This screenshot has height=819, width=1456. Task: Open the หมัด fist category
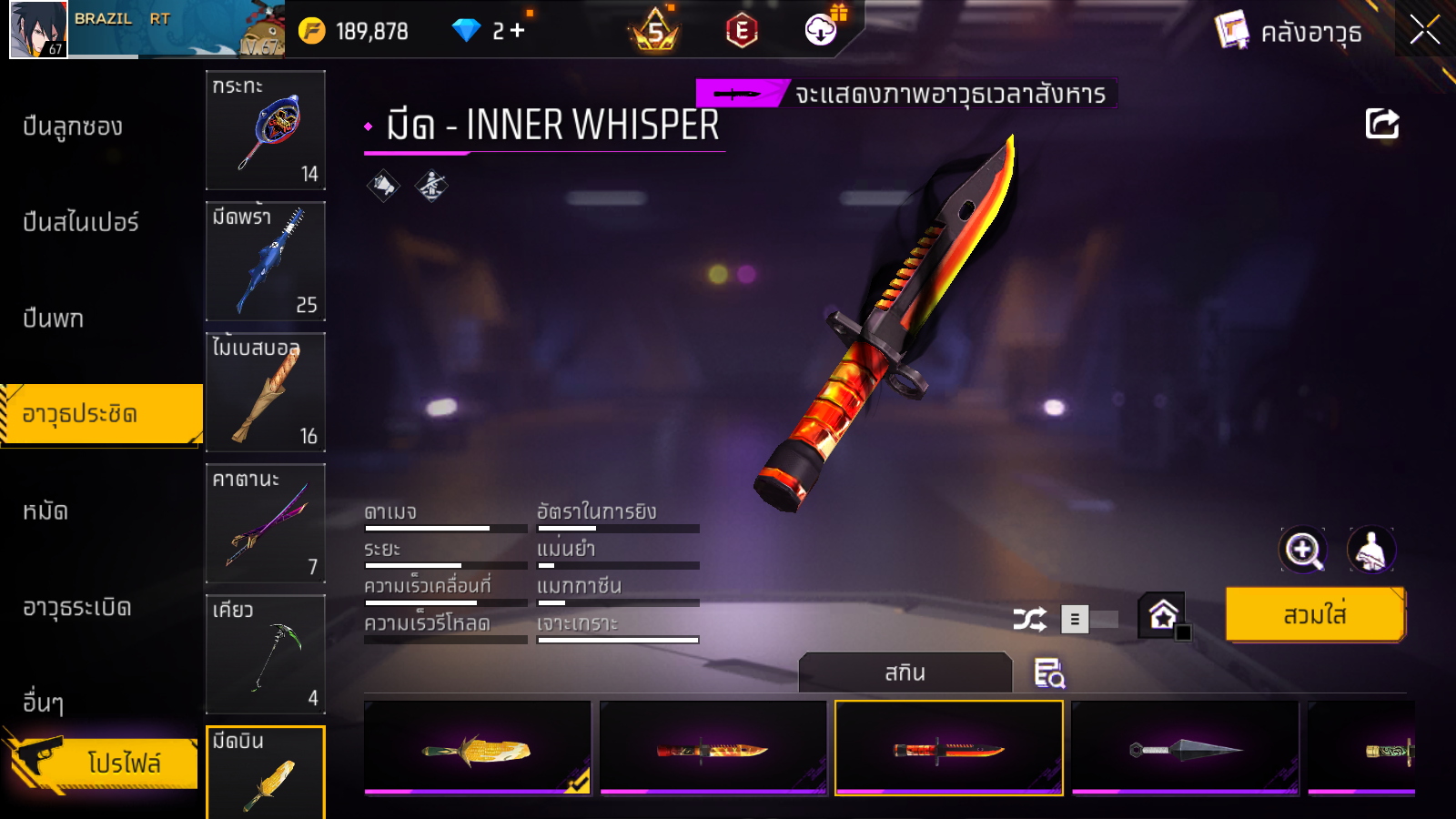click(45, 511)
